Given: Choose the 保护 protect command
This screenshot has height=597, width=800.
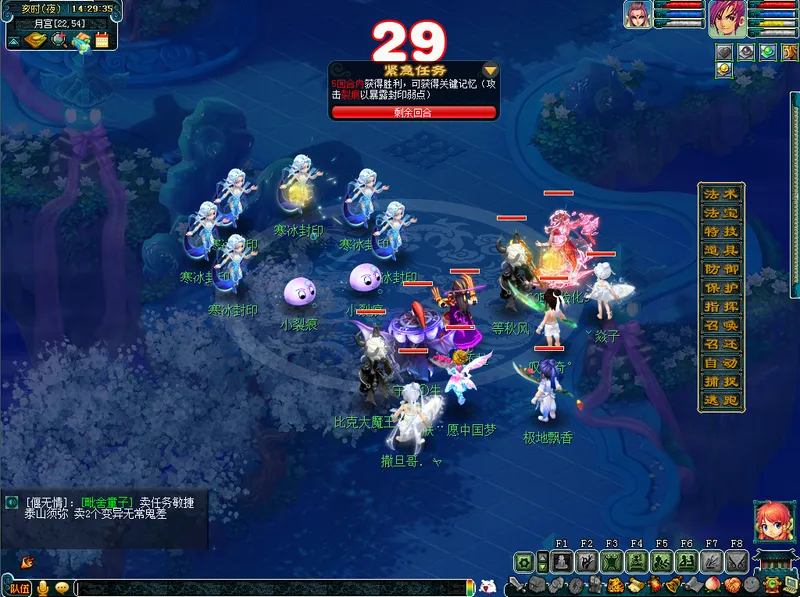Looking at the screenshot, I should click(721, 288).
